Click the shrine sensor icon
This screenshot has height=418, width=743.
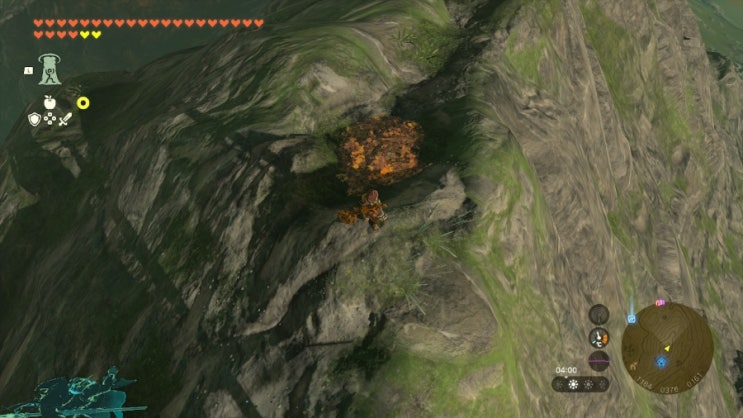(599, 313)
